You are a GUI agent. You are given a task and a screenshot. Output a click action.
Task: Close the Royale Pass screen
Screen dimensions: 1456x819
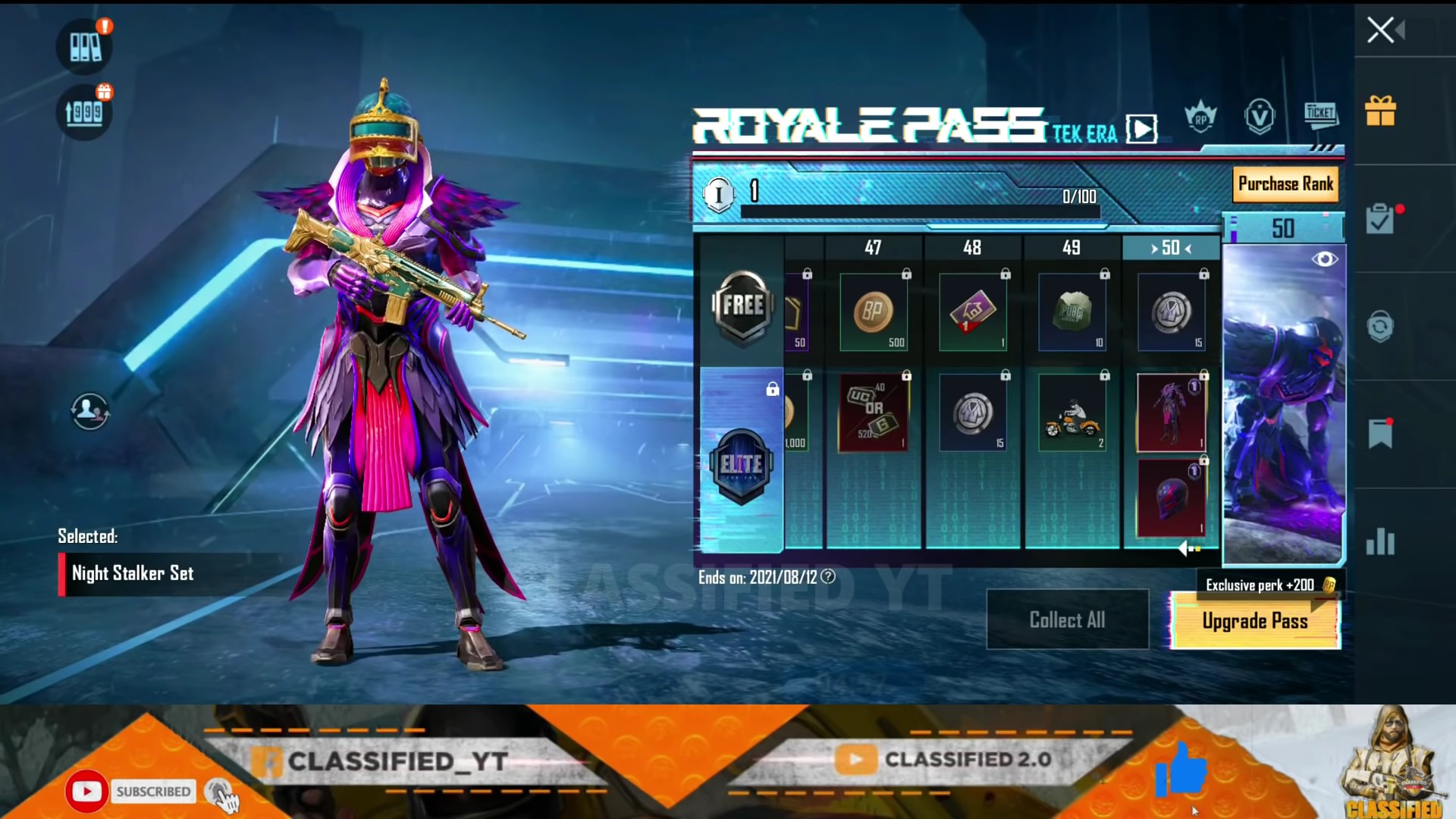pyautogui.click(x=1381, y=30)
